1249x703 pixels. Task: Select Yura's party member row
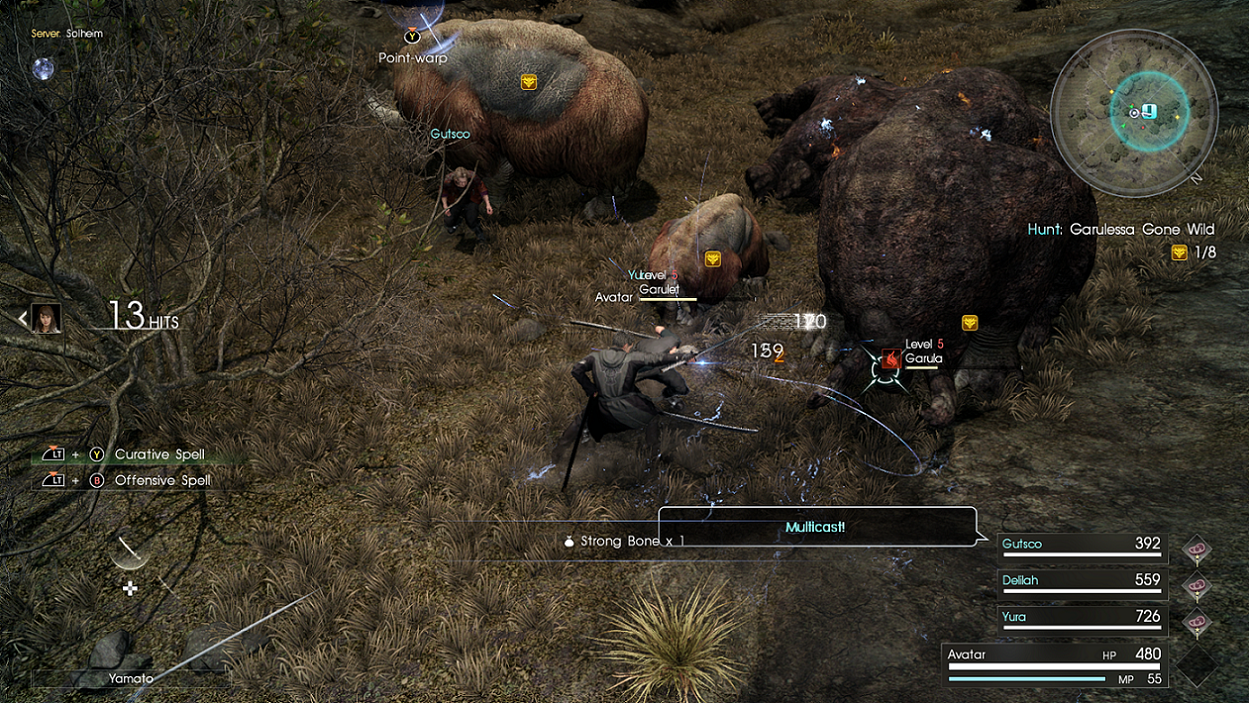point(1081,618)
